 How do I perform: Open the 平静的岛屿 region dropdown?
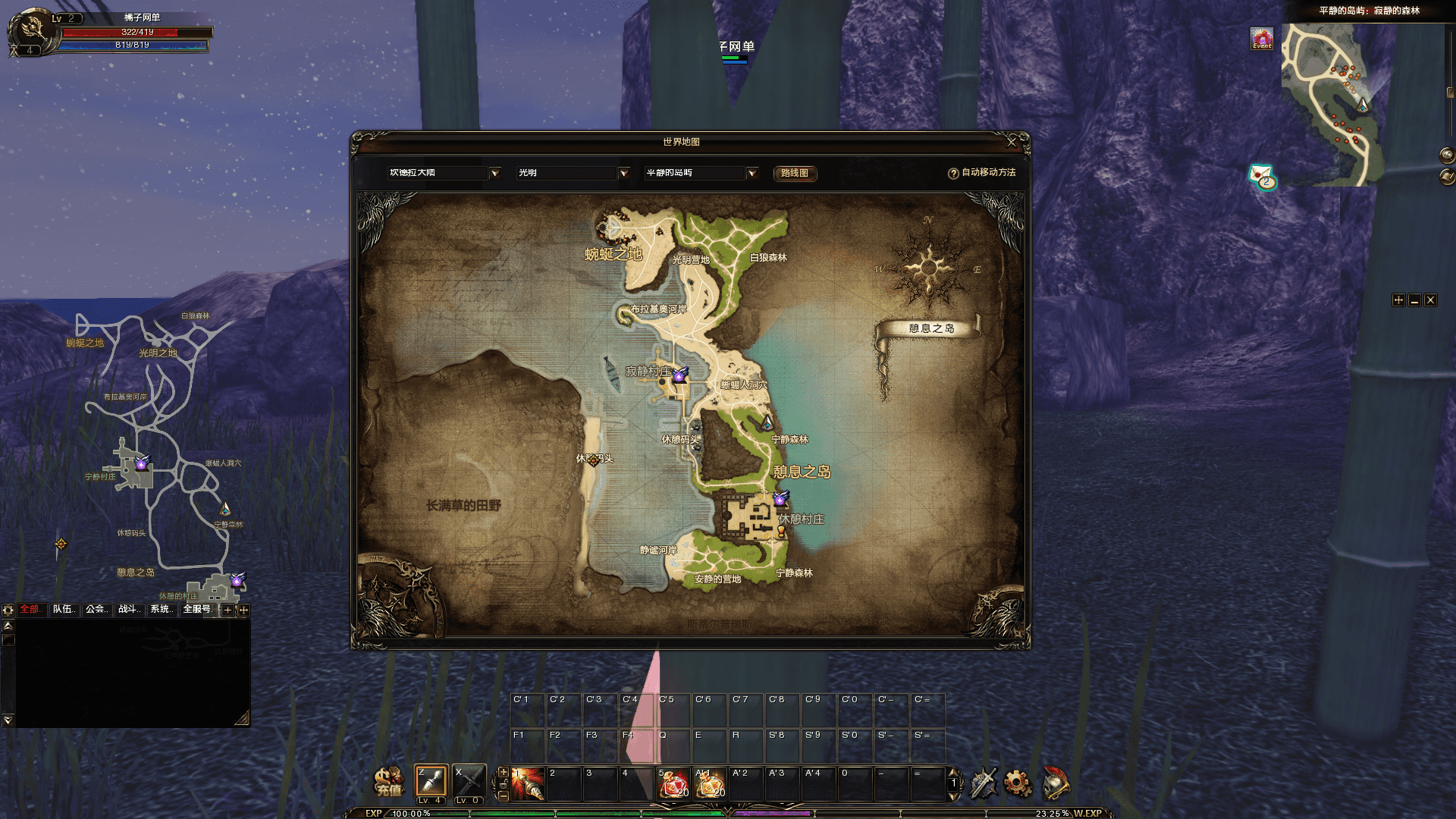pos(752,173)
